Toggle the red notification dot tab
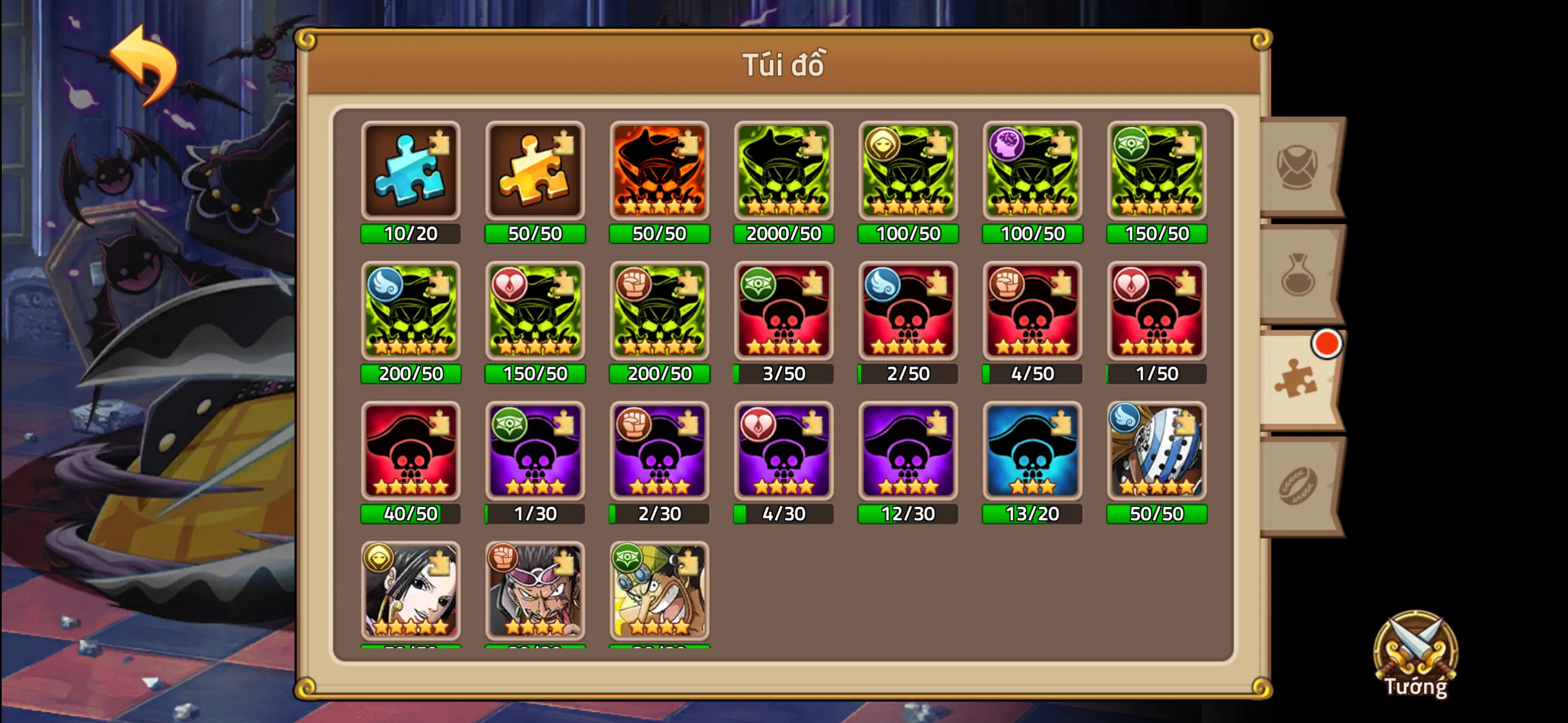 click(x=1327, y=342)
